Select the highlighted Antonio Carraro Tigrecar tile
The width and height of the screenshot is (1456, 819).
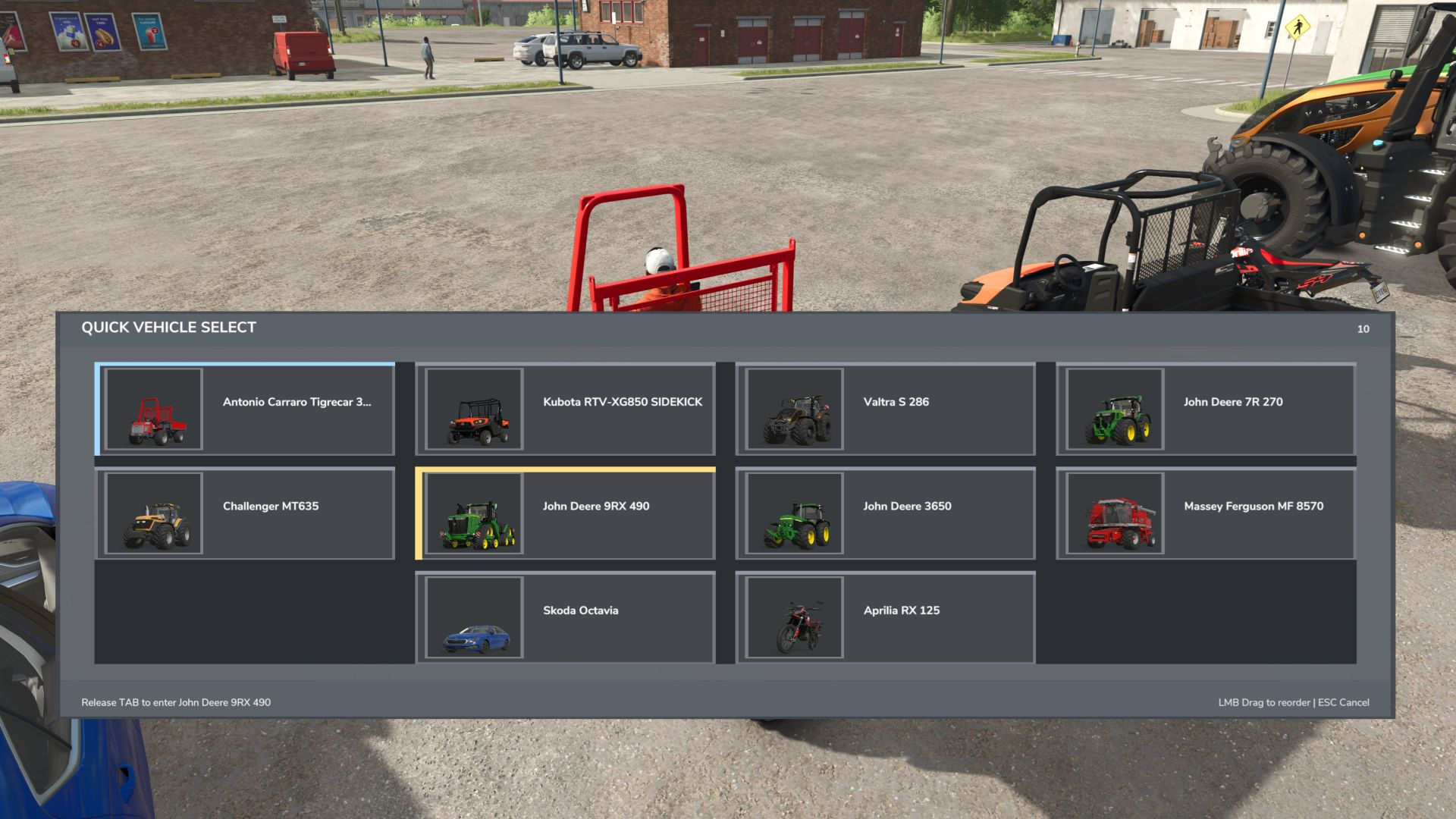(x=244, y=409)
